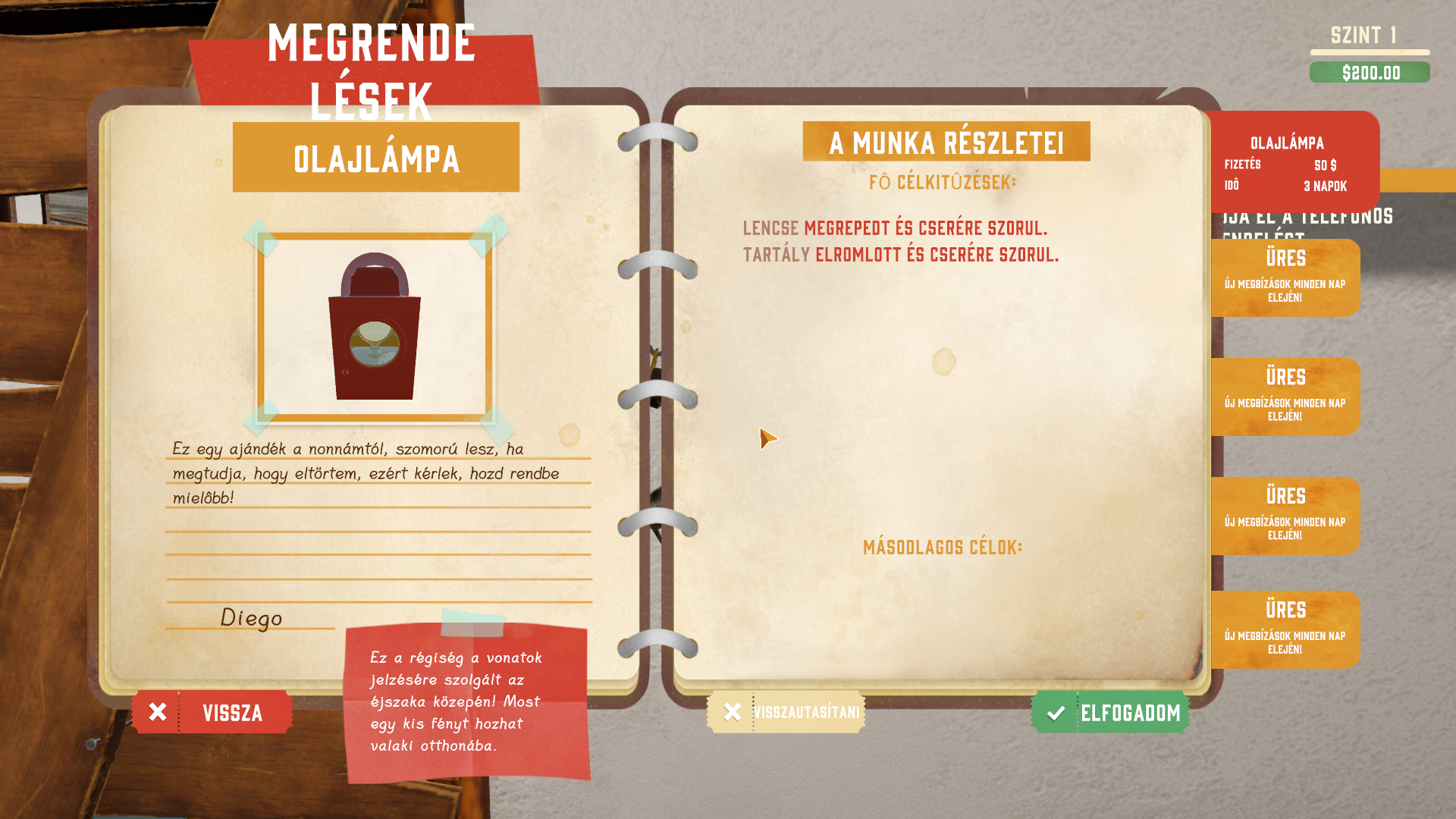1456x819 pixels.
Task: View the oil lamp photo
Action: tap(375, 327)
